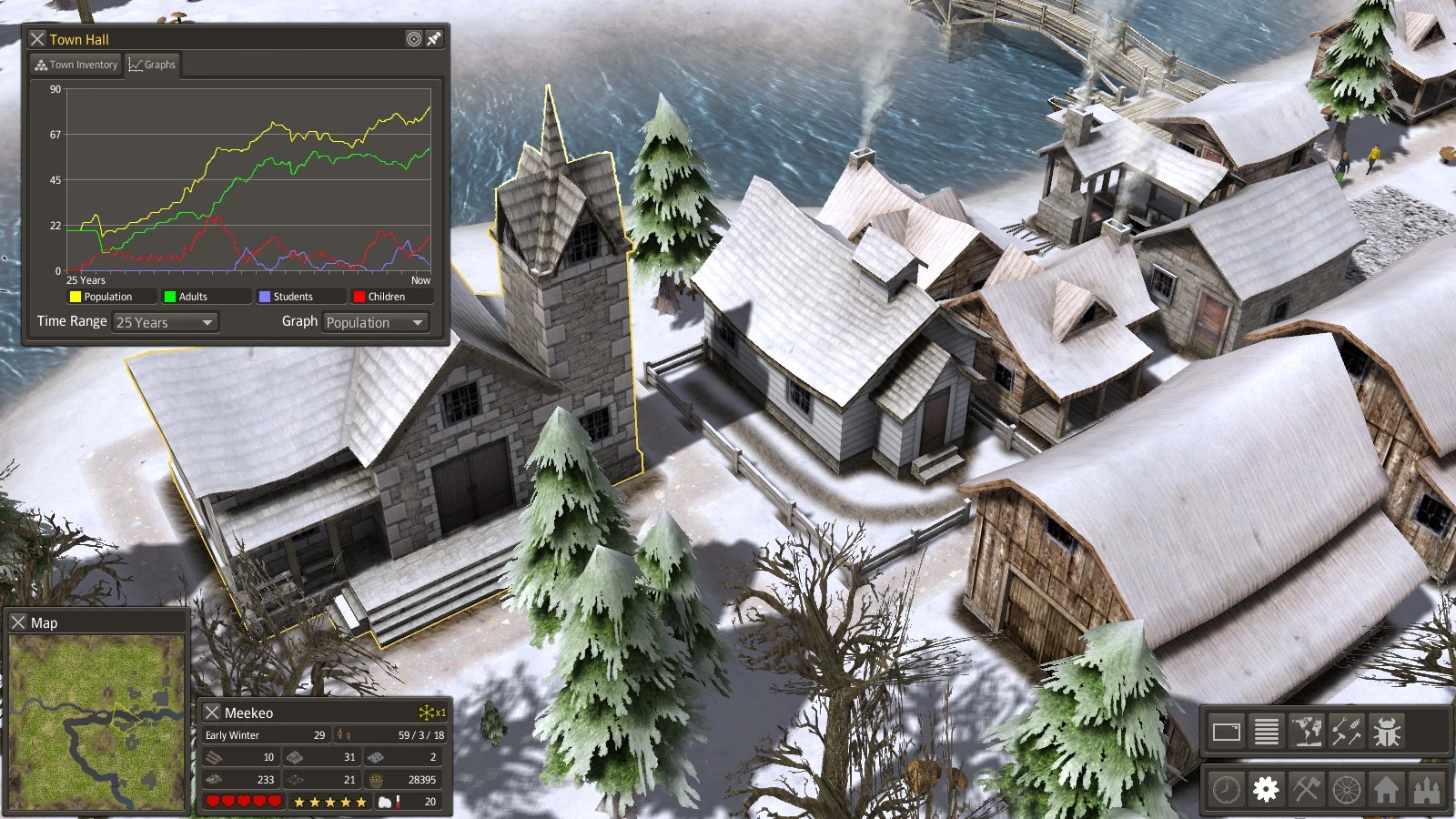Select the Graphs tab
This screenshot has width=1456, height=819.
coord(153,65)
